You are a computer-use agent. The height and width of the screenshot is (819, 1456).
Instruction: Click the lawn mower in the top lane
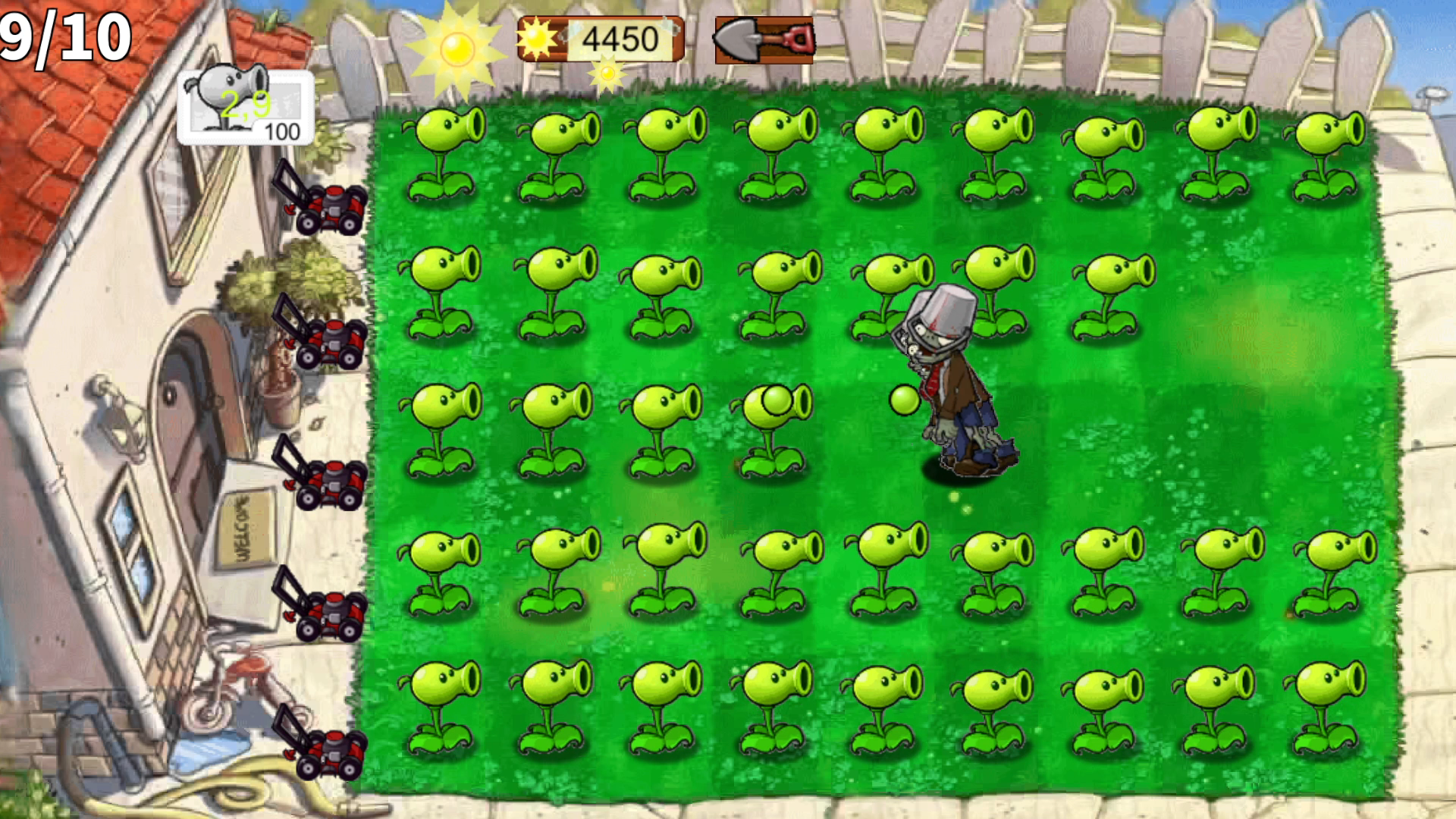tap(334, 205)
